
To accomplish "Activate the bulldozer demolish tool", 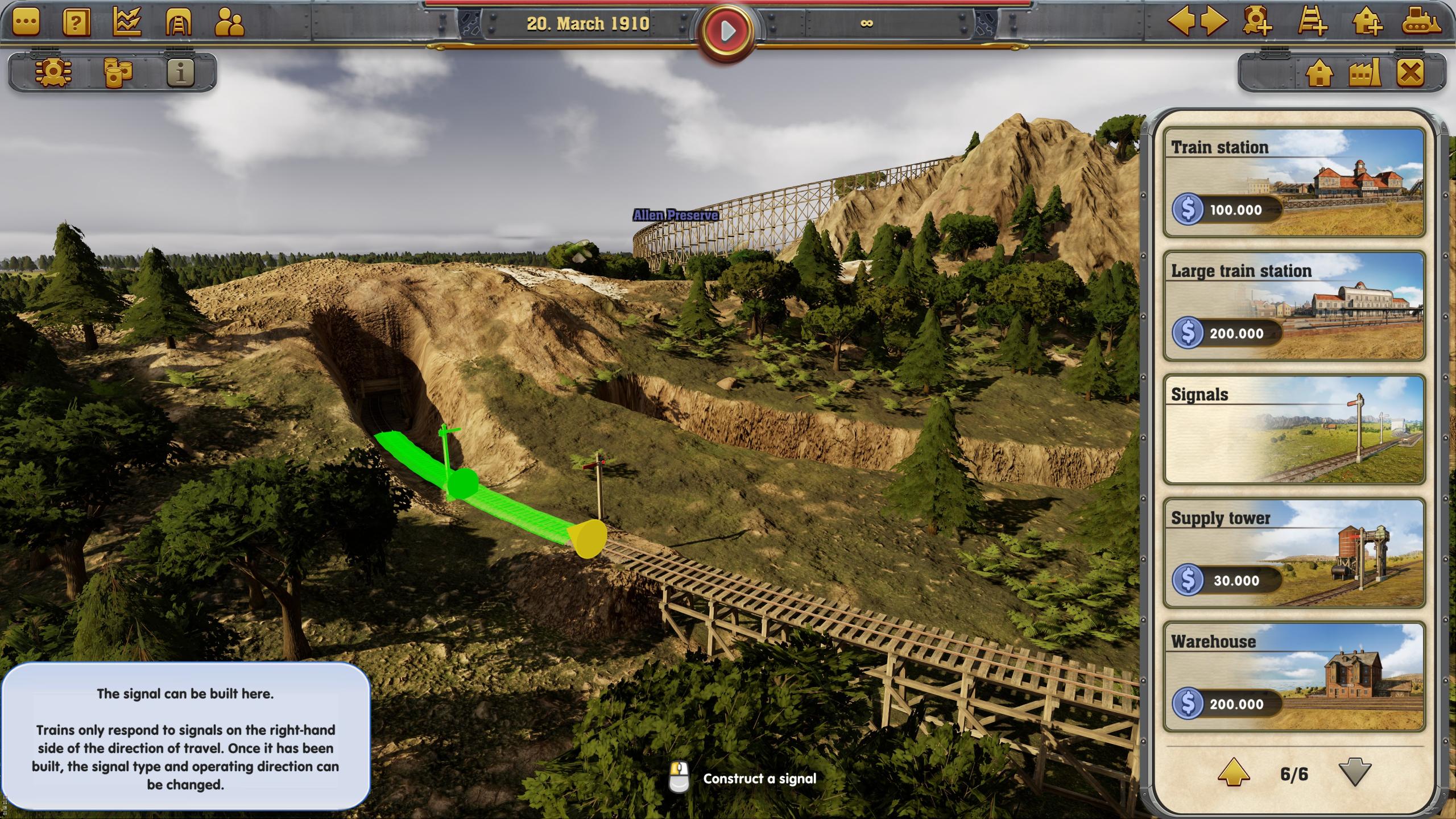I will tap(1421, 22).
